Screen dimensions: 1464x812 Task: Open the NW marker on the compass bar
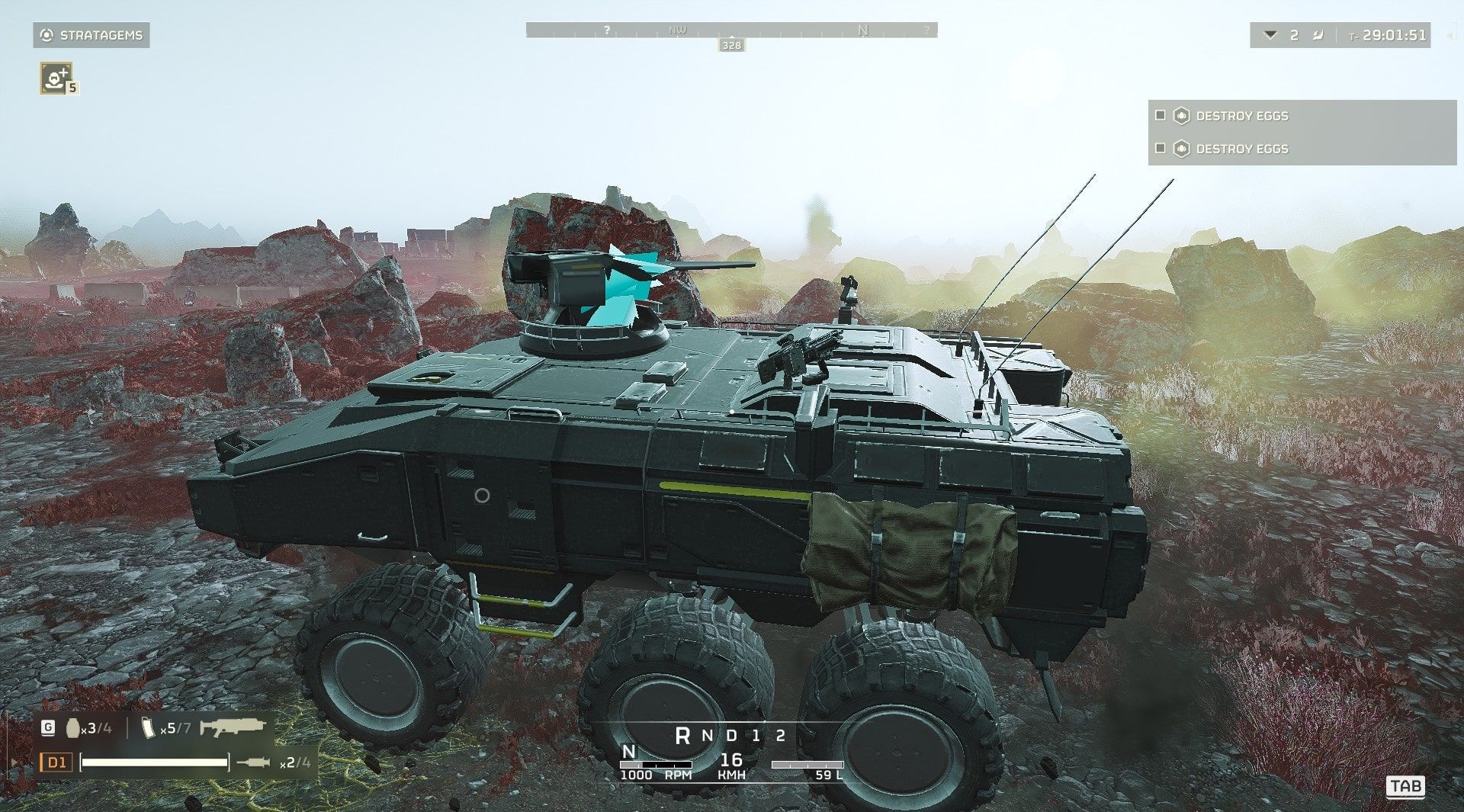pyautogui.click(x=676, y=30)
